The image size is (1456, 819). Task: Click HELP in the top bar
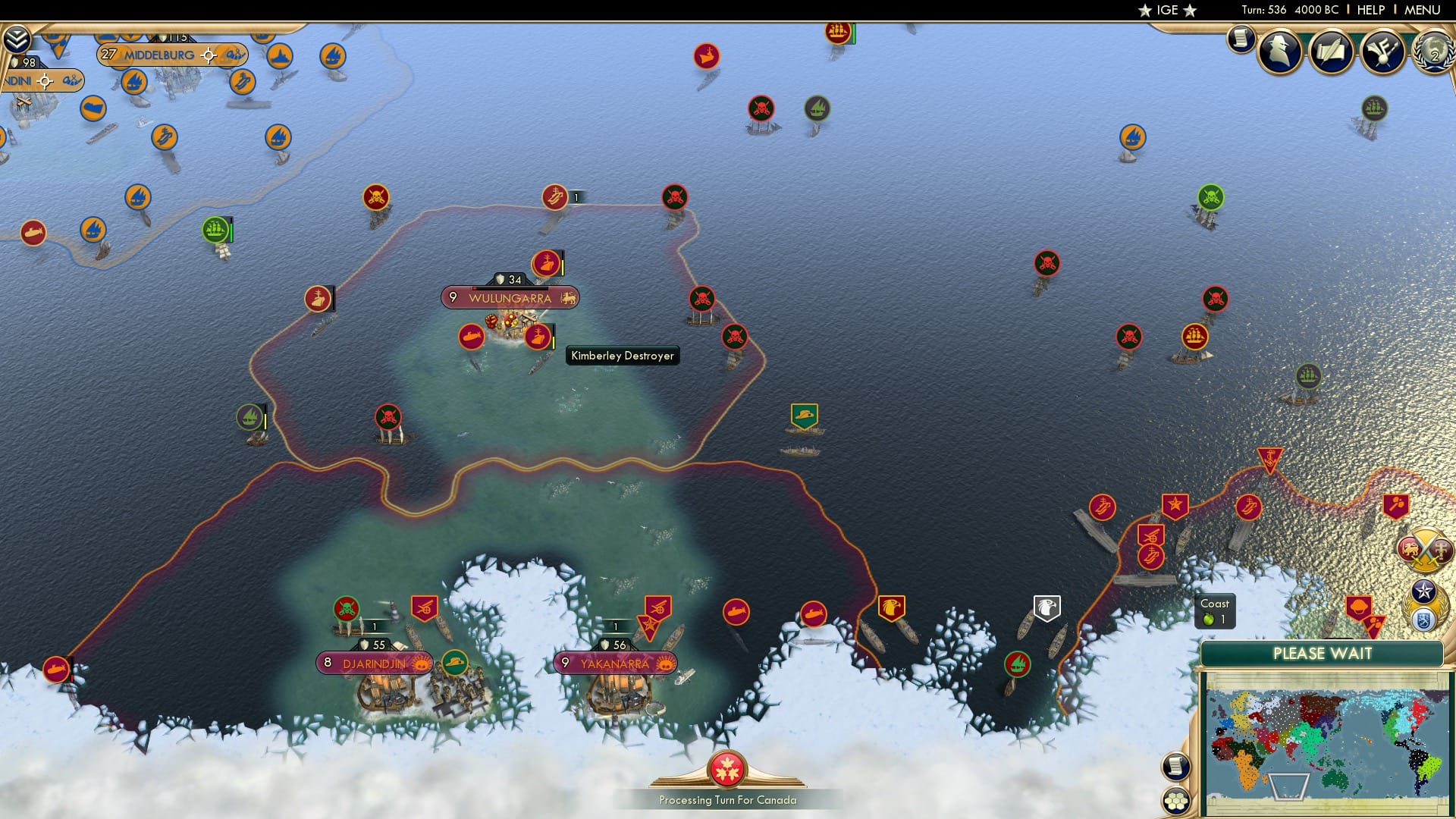click(x=1370, y=10)
